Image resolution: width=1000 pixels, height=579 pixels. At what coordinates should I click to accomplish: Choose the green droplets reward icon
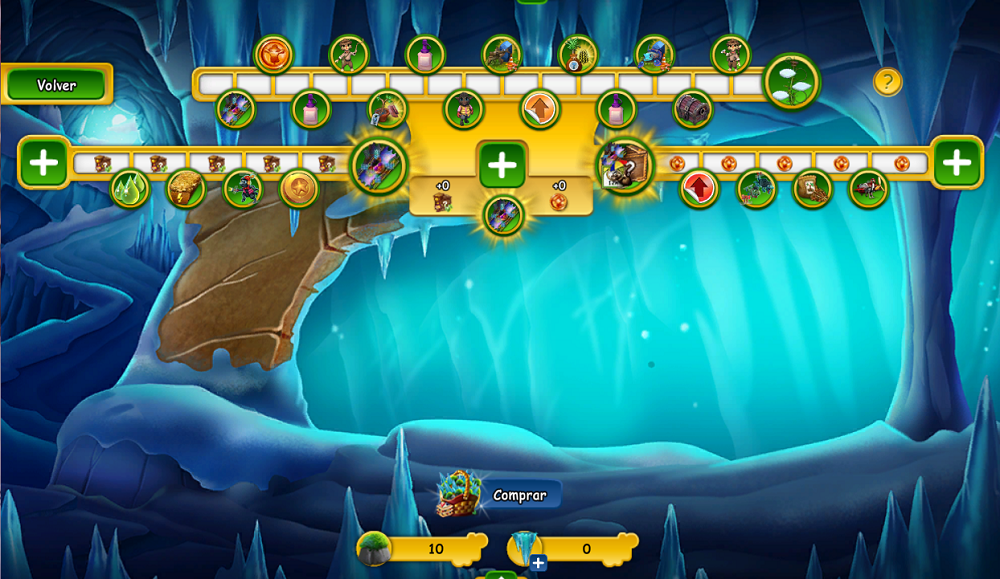(130, 188)
